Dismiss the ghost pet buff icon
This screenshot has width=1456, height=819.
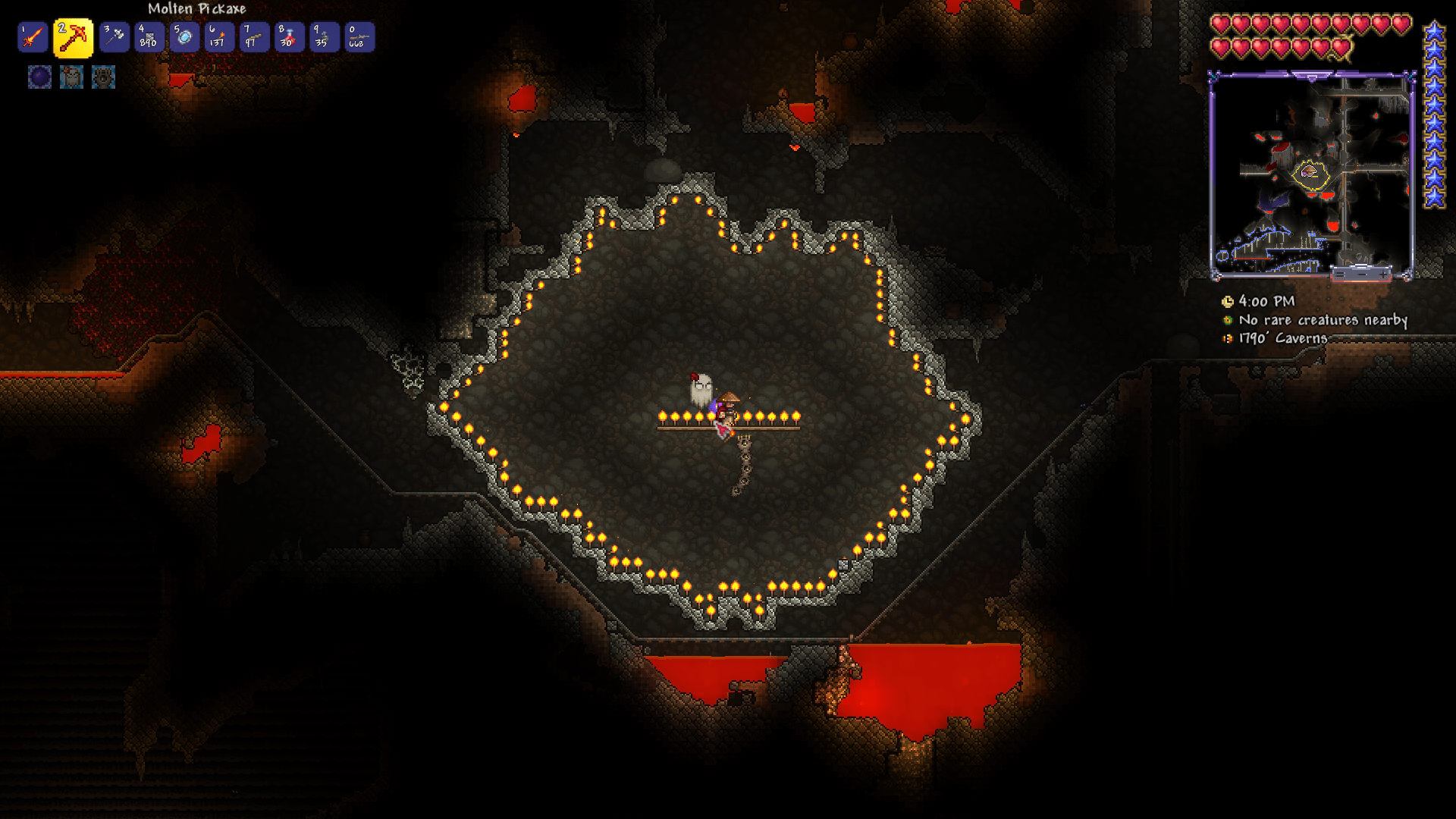tap(71, 77)
